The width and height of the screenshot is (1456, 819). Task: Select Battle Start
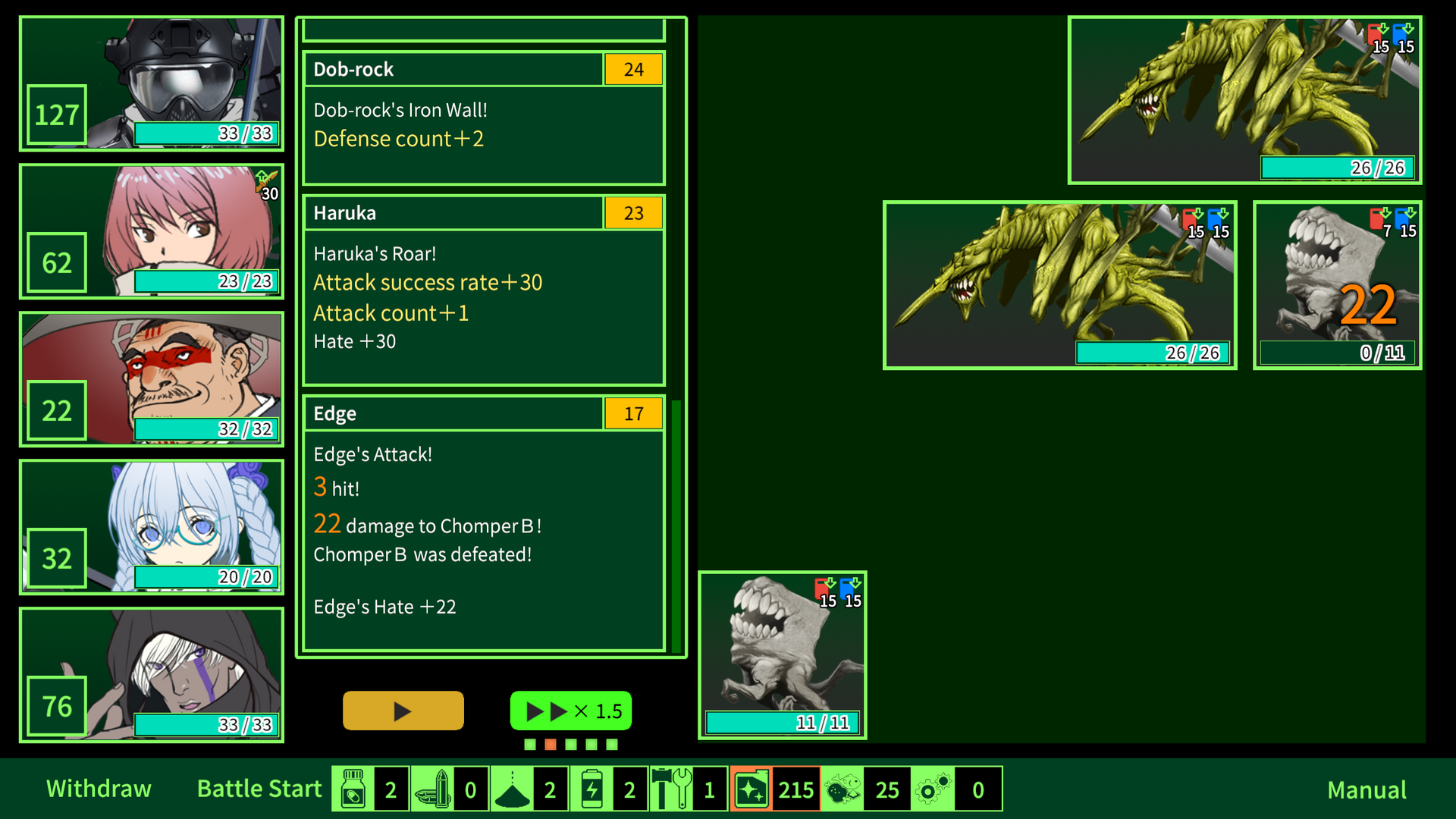[259, 789]
